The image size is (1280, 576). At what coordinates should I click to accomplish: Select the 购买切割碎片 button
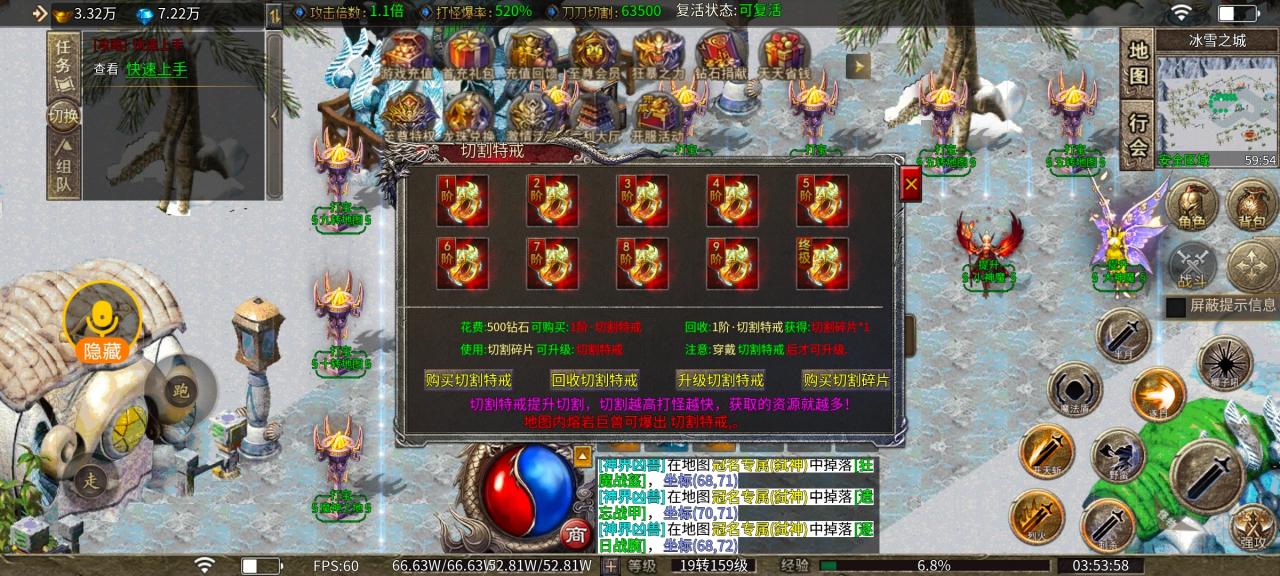pos(846,380)
